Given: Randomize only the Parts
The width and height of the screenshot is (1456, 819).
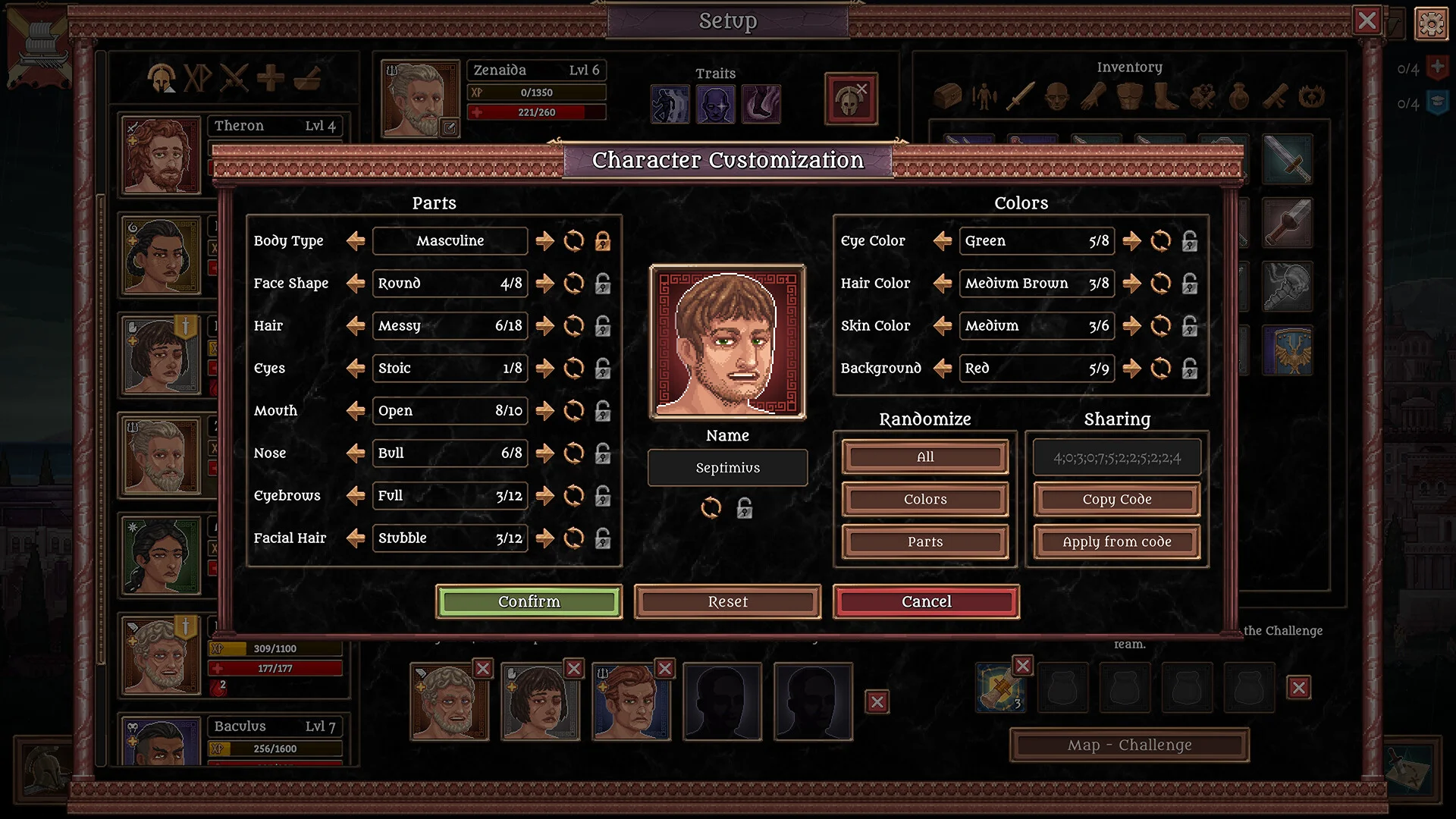Looking at the screenshot, I should pyautogui.click(x=925, y=542).
